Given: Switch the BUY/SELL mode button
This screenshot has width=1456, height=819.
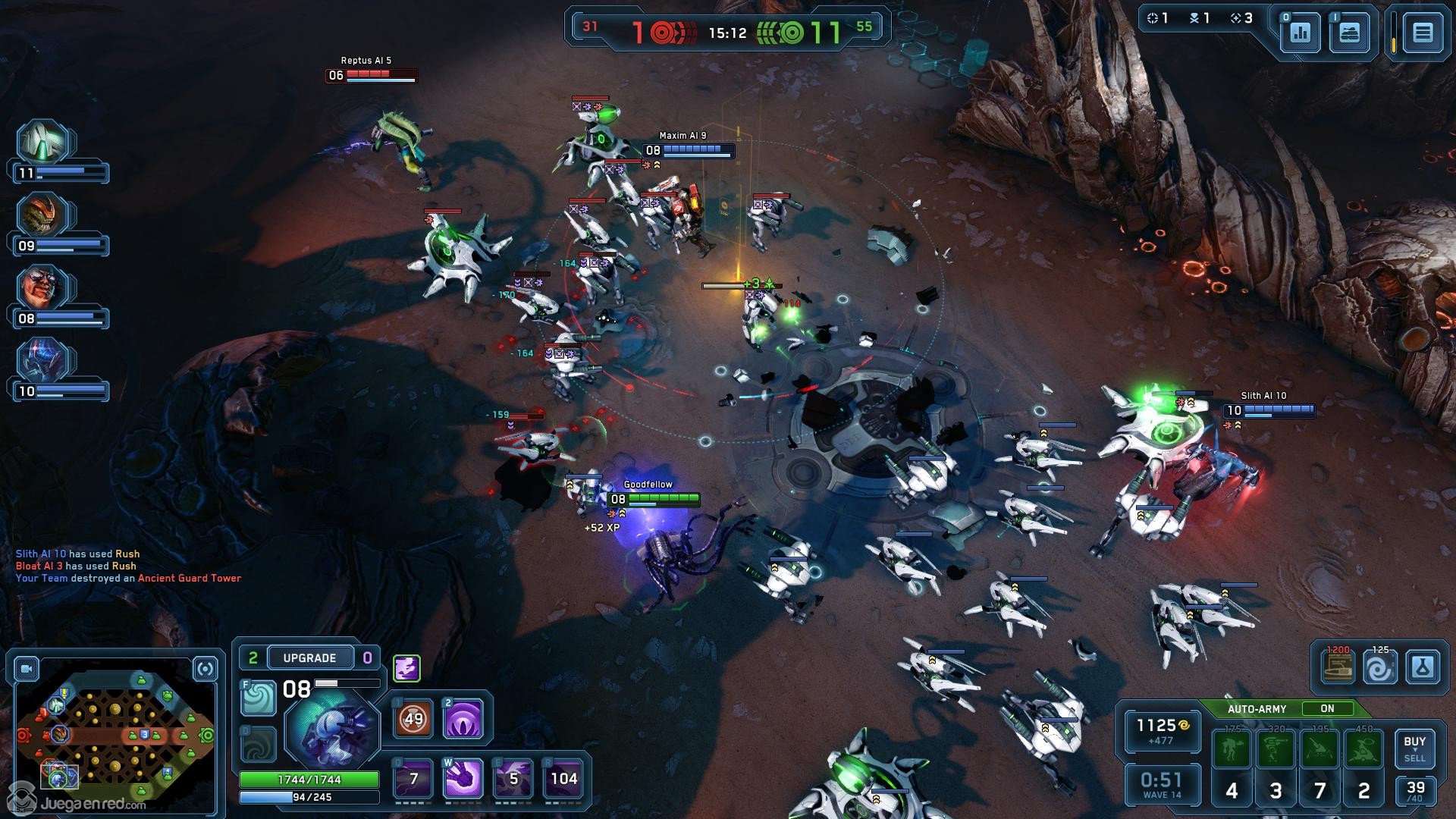Looking at the screenshot, I should click(1414, 748).
